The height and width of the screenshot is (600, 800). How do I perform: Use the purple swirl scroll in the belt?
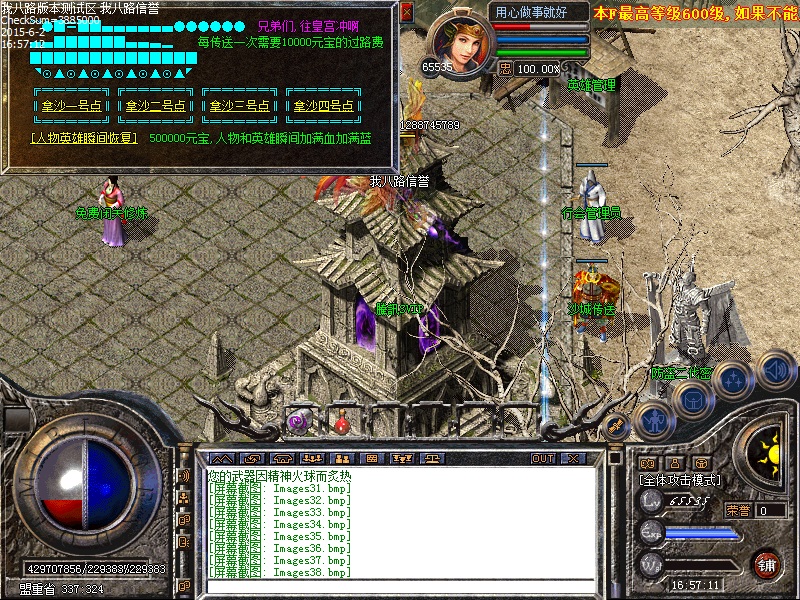(x=298, y=423)
